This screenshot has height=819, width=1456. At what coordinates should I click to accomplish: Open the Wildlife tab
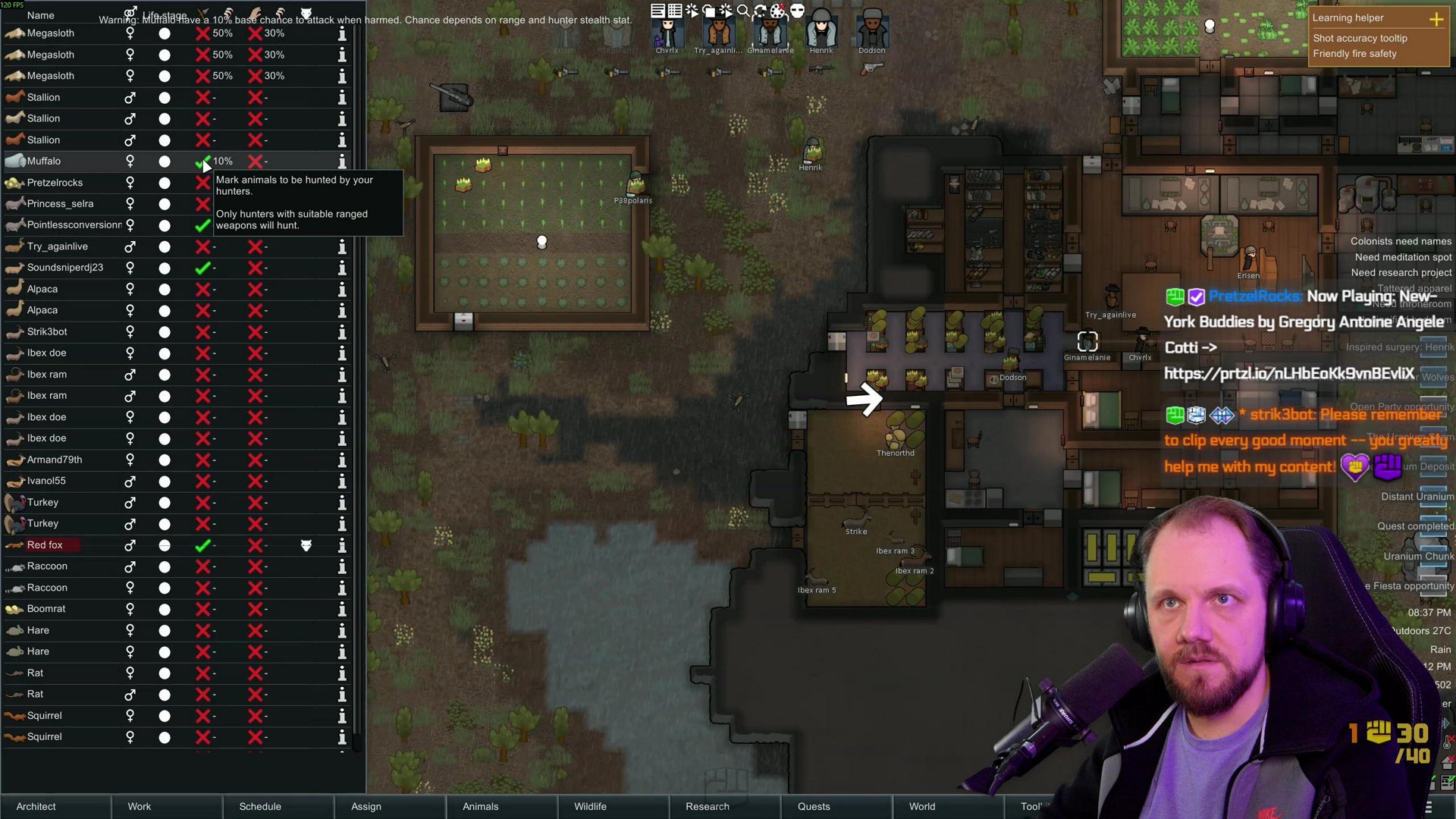[x=590, y=806]
